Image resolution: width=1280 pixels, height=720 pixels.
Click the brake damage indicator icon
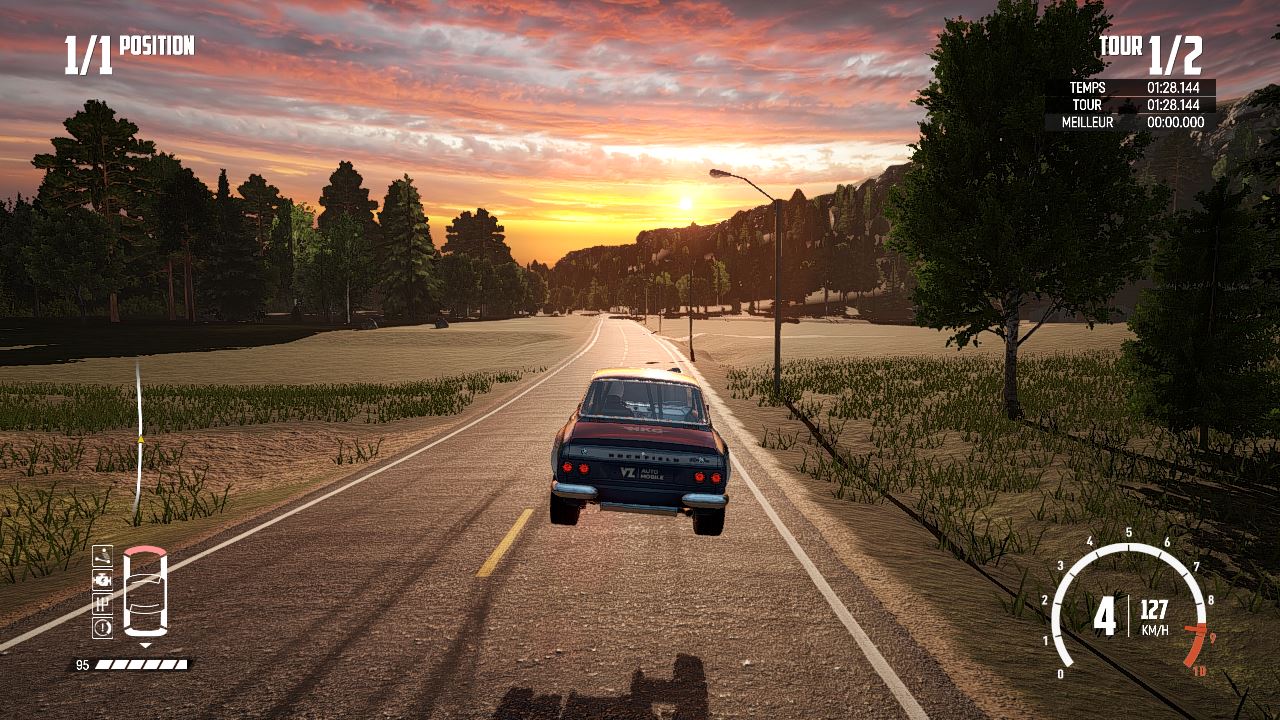102,626
